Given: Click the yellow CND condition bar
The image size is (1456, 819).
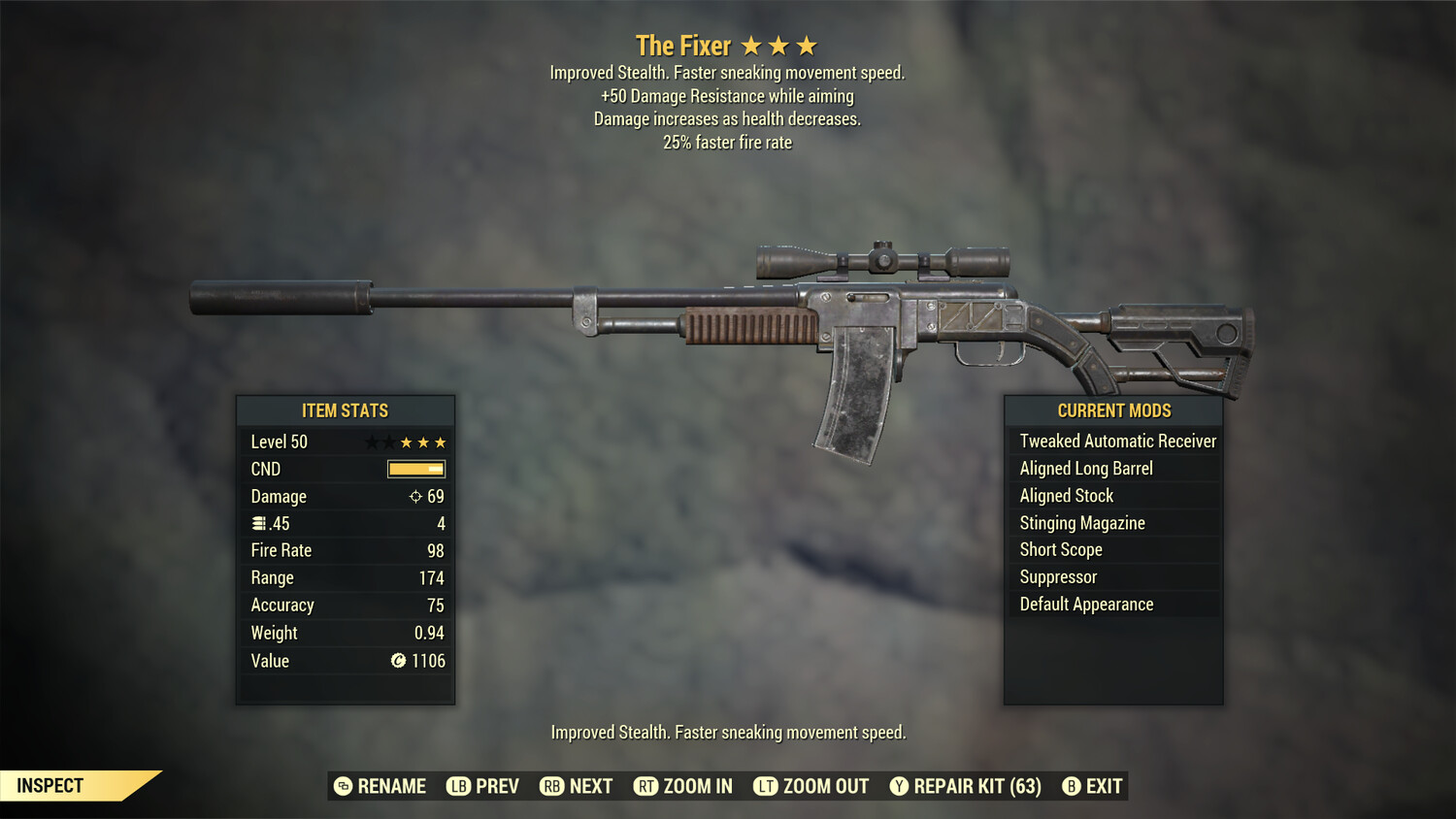Looking at the screenshot, I should pyautogui.click(x=415, y=469).
